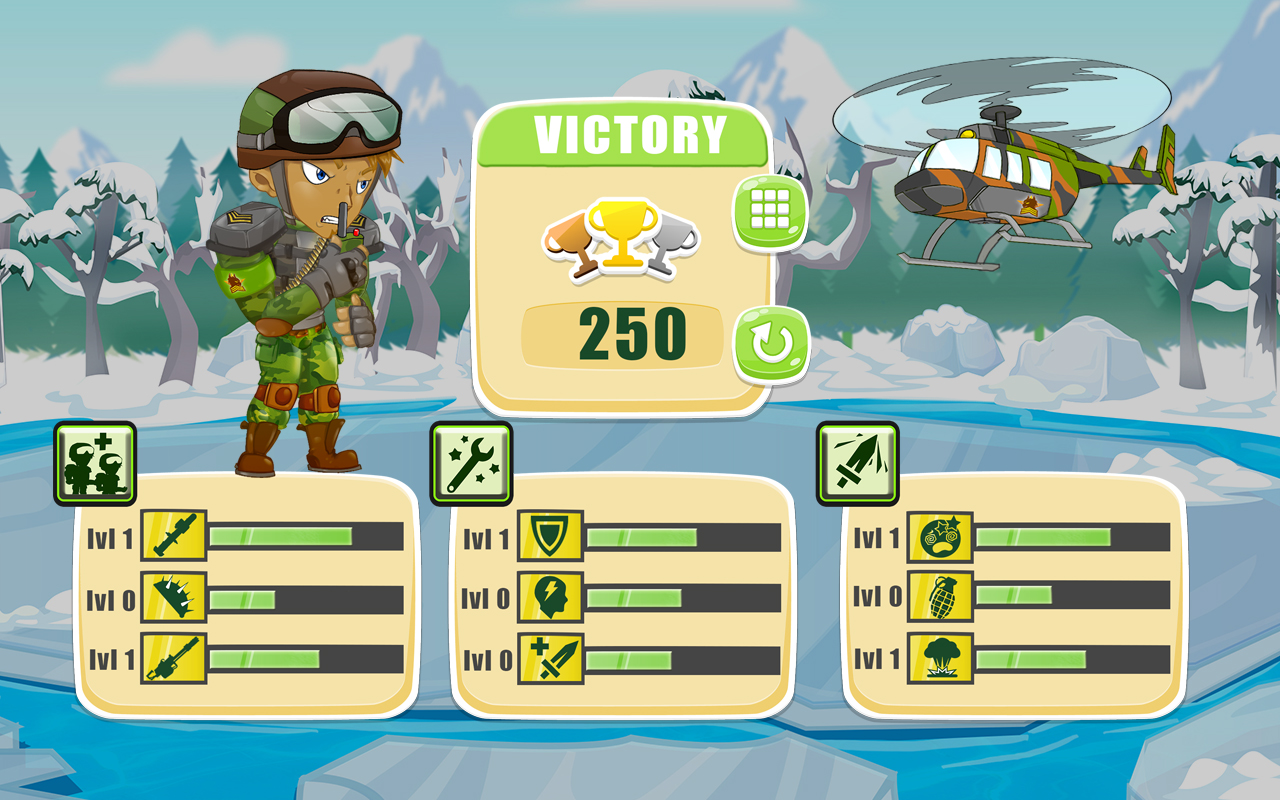Image resolution: width=1280 pixels, height=800 pixels.
Task: Select the sword with cross upgrade icon
Action: [549, 660]
